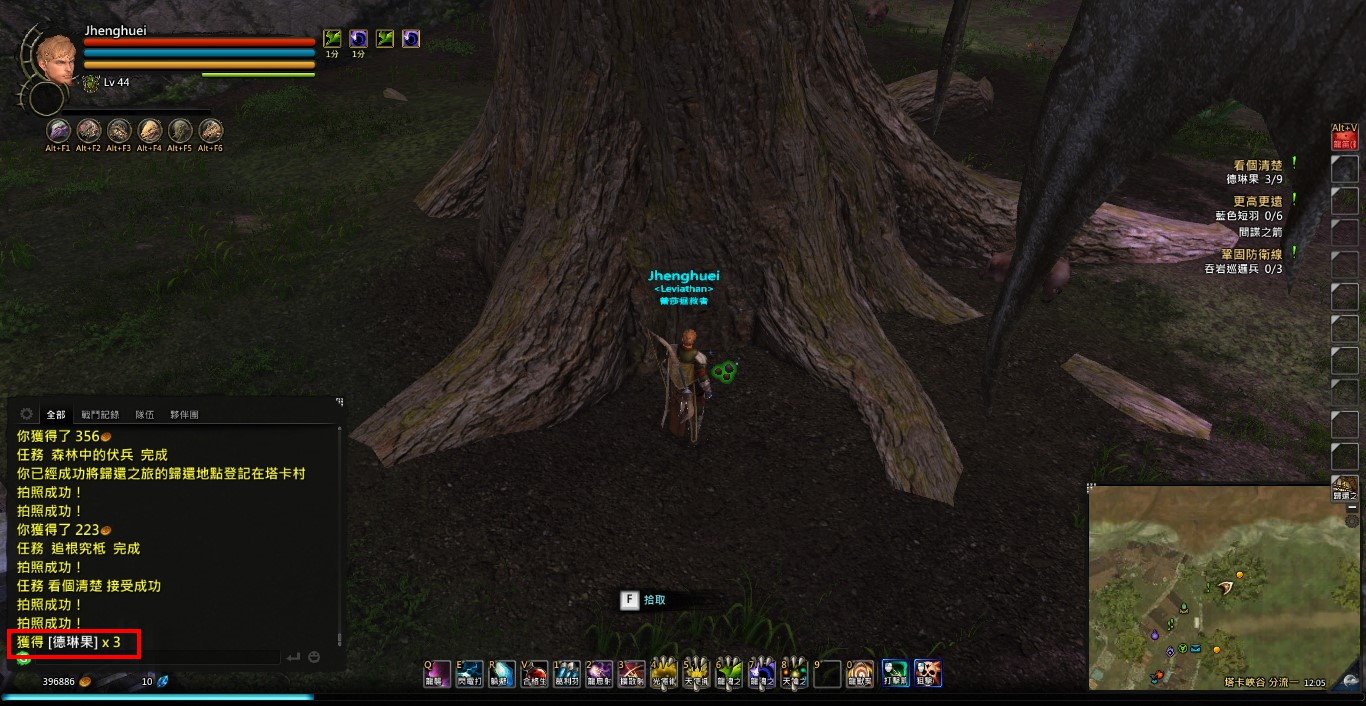The image size is (1366, 706).
Task: Switch to the 戰鬥記錄 chat tab
Action: coord(100,414)
